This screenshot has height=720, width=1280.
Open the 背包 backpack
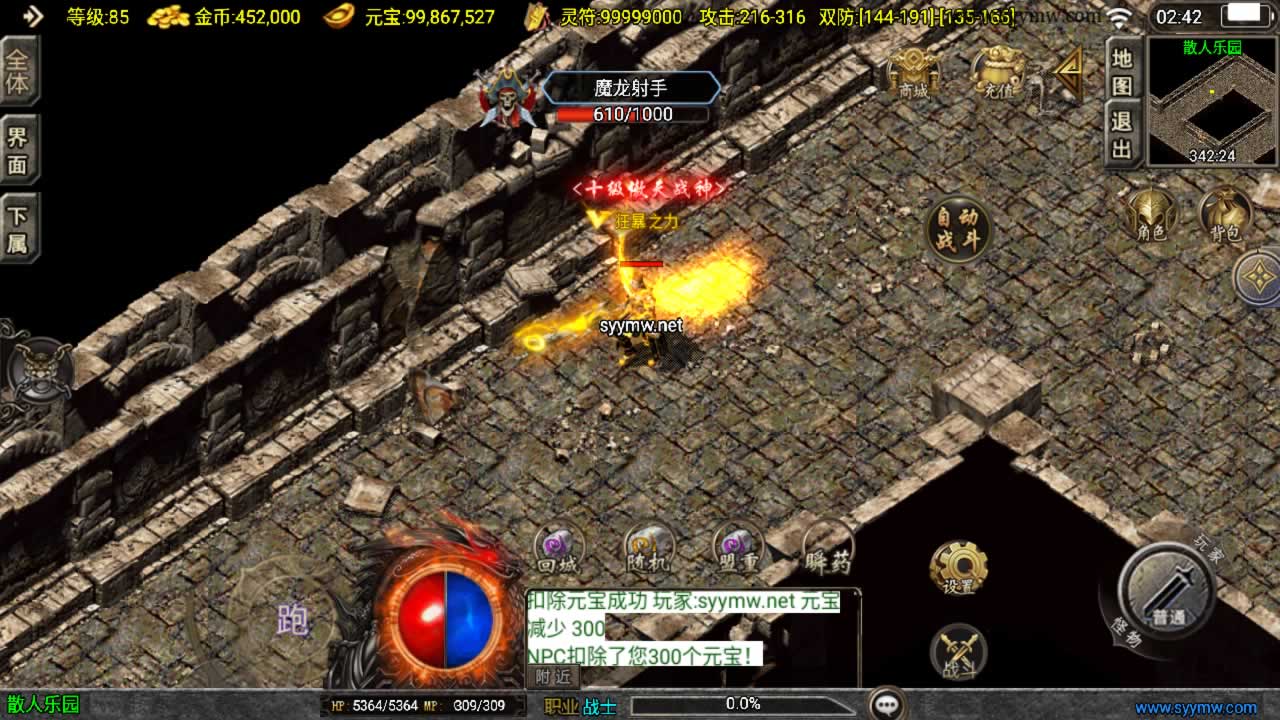[1225, 215]
